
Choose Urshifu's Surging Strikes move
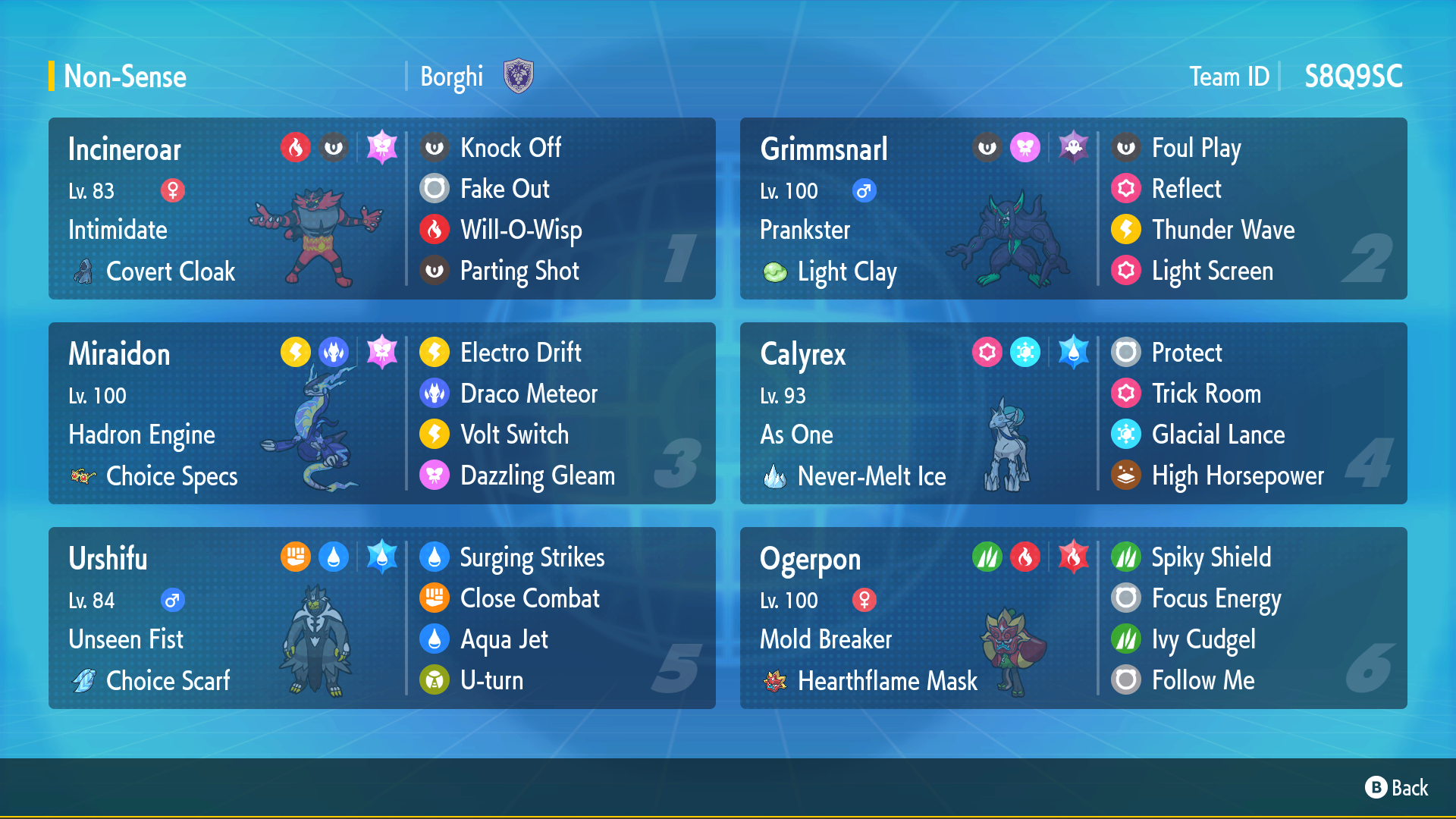click(x=532, y=557)
